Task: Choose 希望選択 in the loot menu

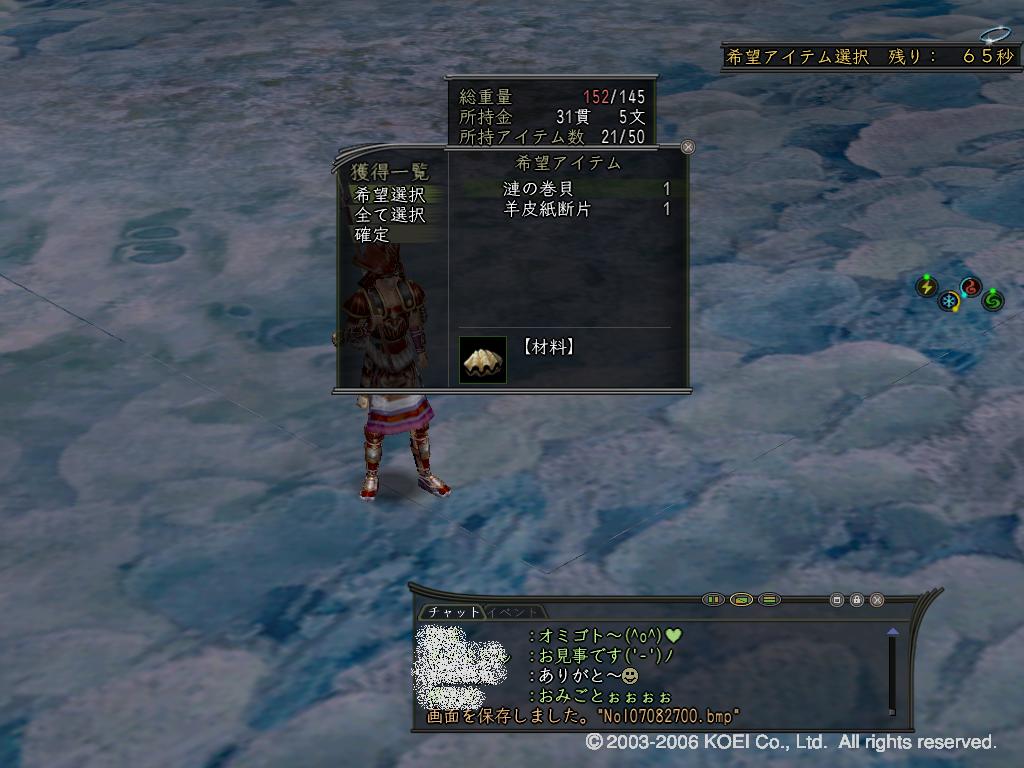Action: [x=389, y=195]
